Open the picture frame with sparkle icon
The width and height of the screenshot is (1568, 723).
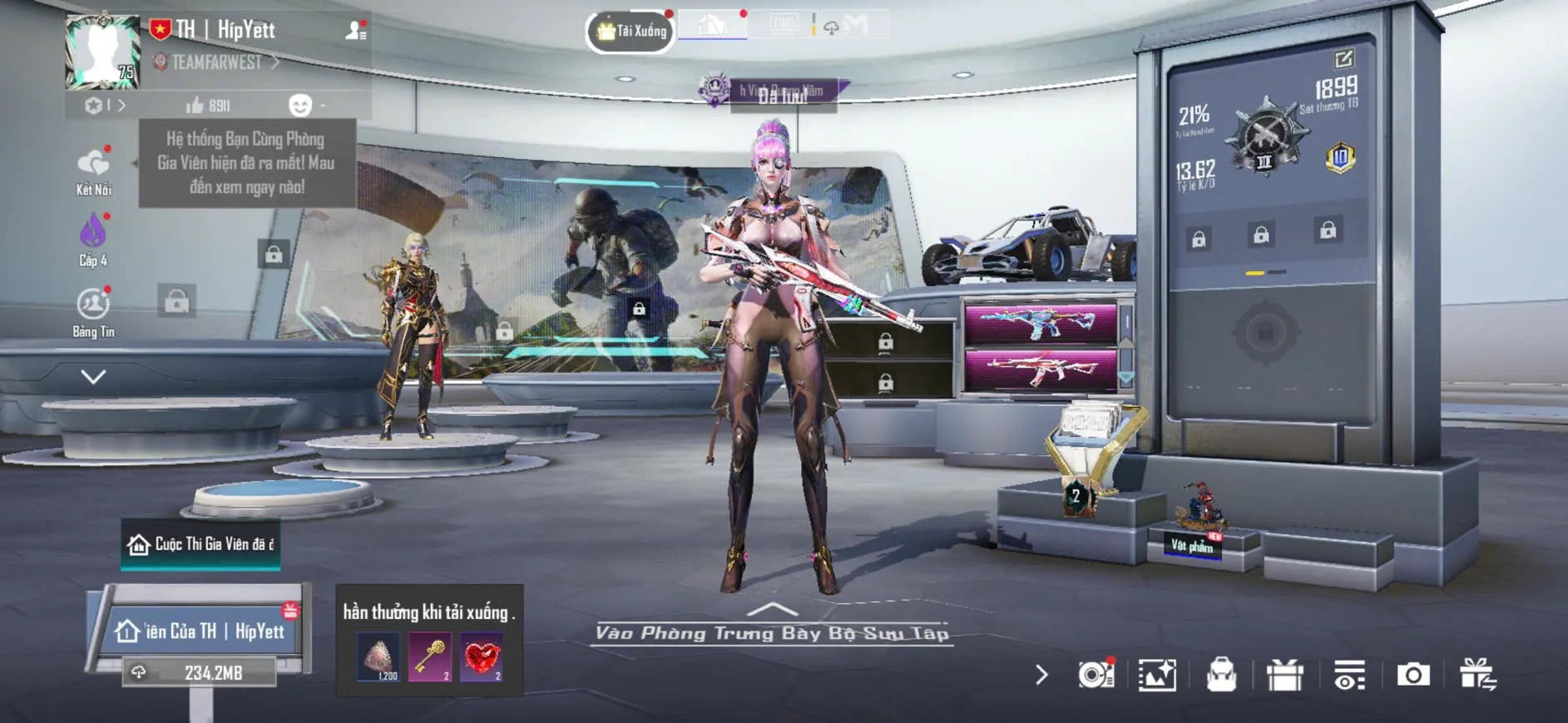[1157, 675]
